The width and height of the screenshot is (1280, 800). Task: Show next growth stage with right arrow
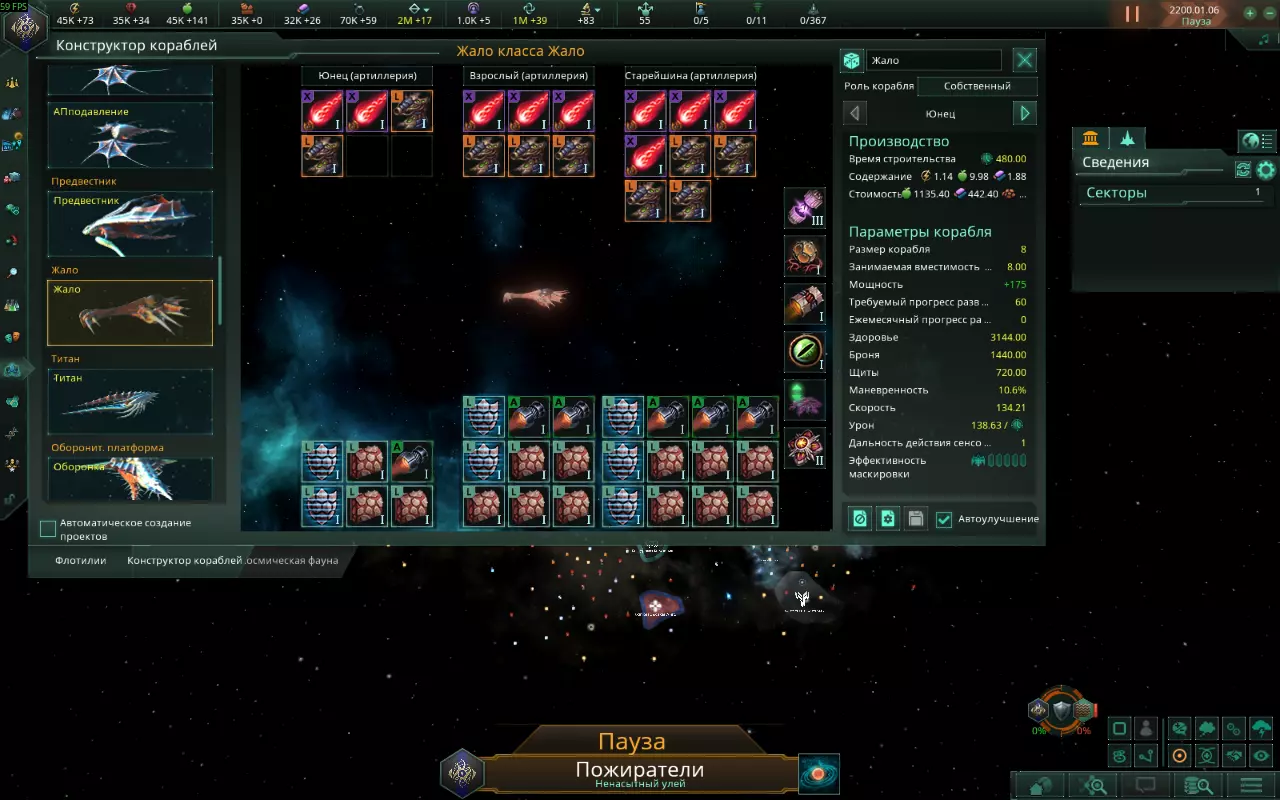tap(1024, 113)
